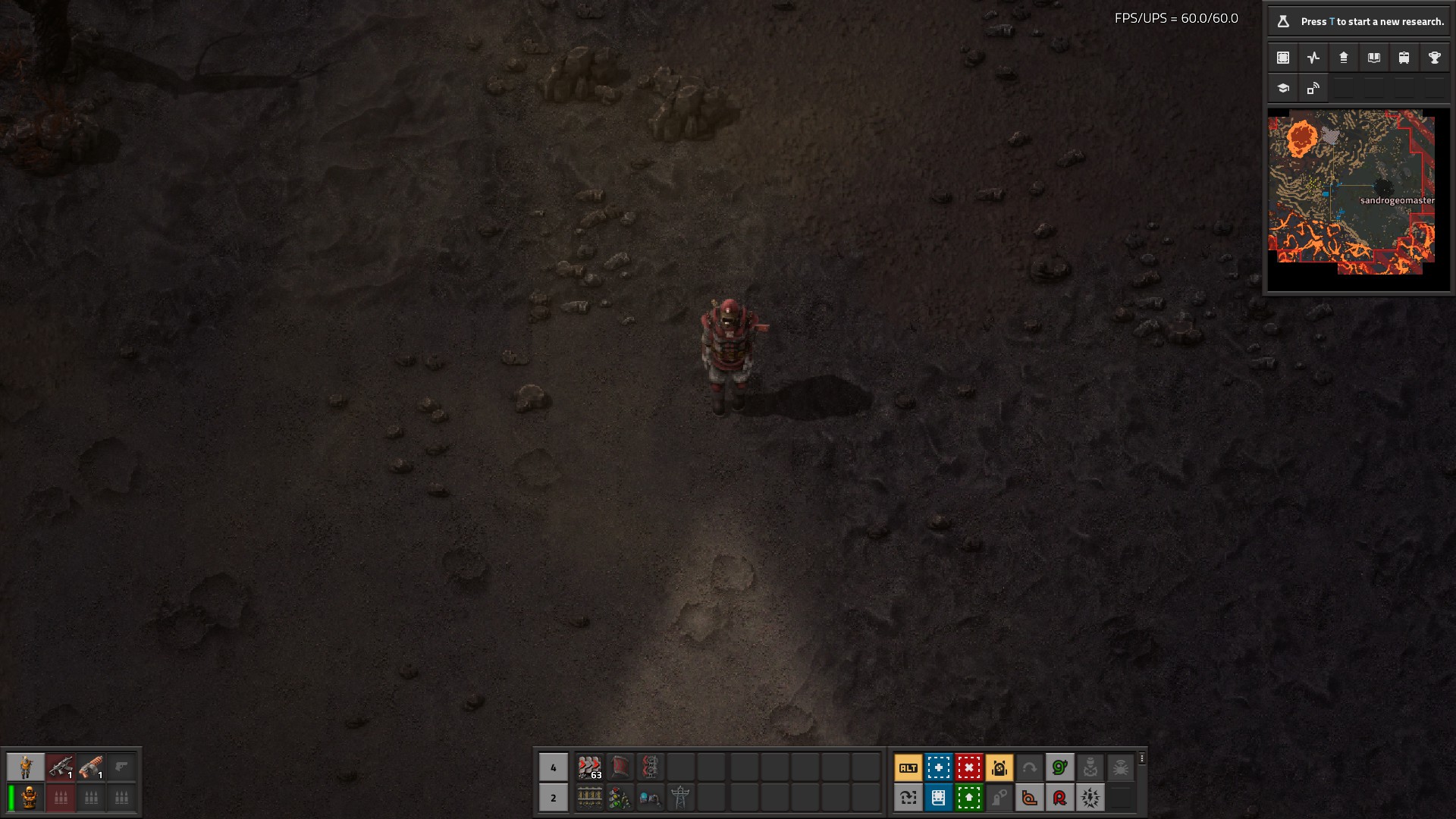Open the trains overview button
Image resolution: width=1456 pixels, height=819 pixels.
tap(1404, 58)
